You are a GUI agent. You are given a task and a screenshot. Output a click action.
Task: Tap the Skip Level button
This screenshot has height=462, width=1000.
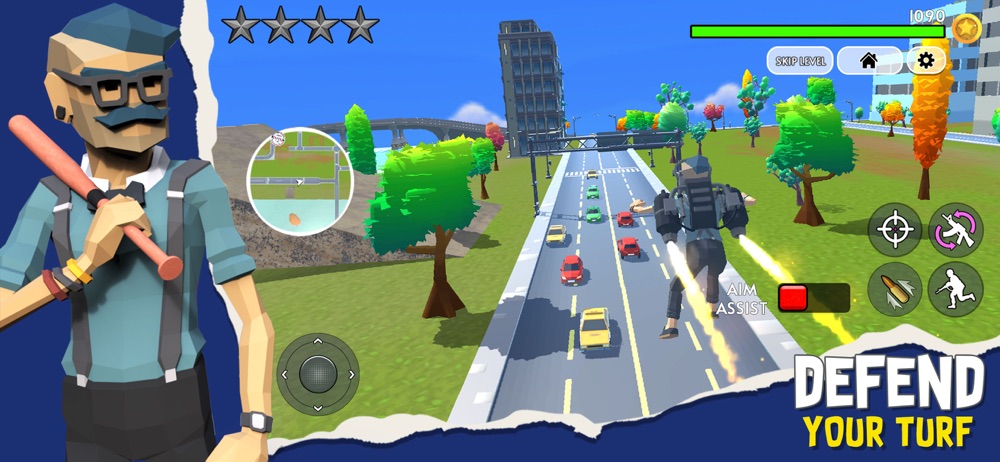coord(799,60)
